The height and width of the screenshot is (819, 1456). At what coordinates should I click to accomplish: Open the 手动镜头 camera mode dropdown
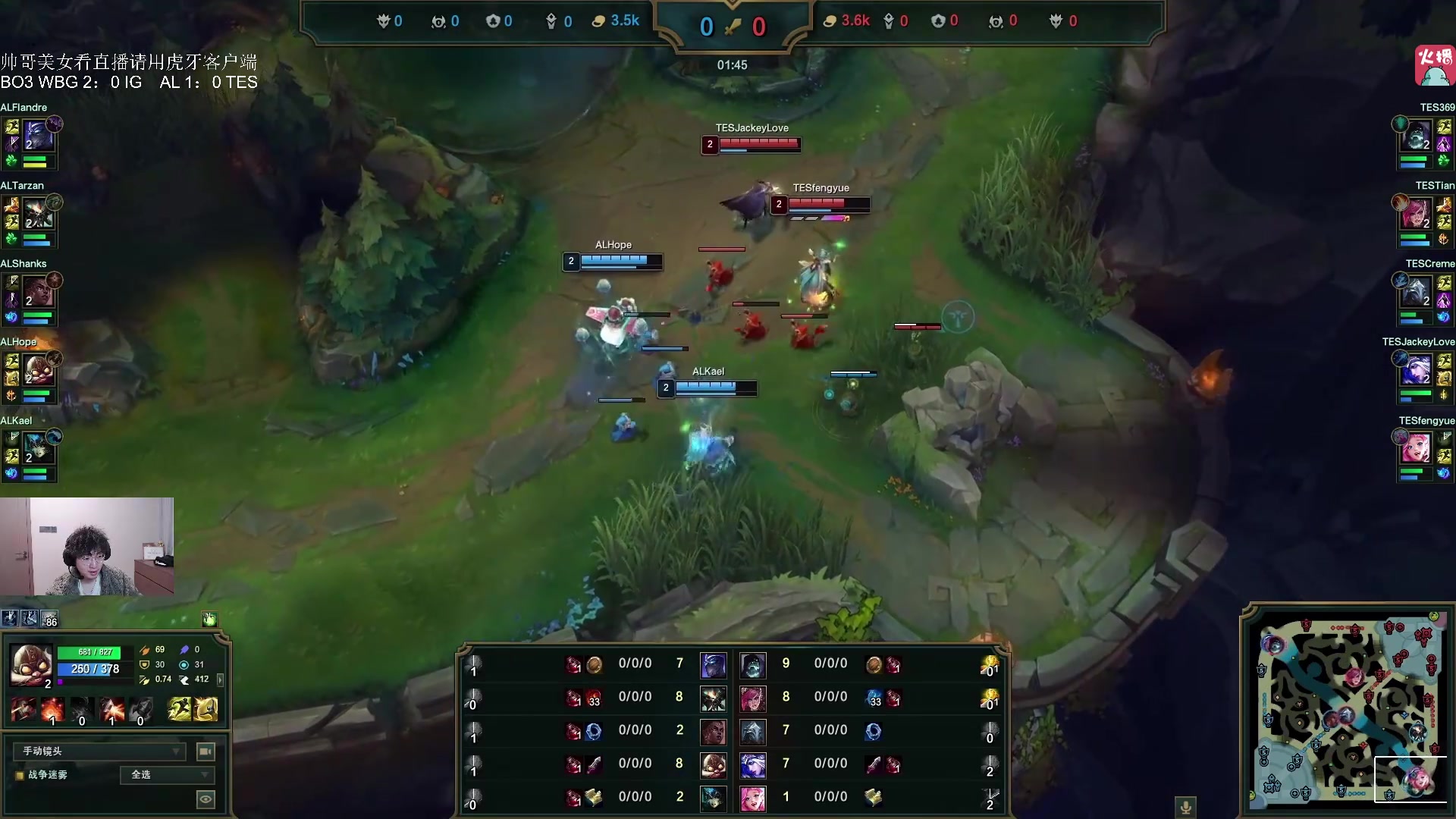(99, 751)
